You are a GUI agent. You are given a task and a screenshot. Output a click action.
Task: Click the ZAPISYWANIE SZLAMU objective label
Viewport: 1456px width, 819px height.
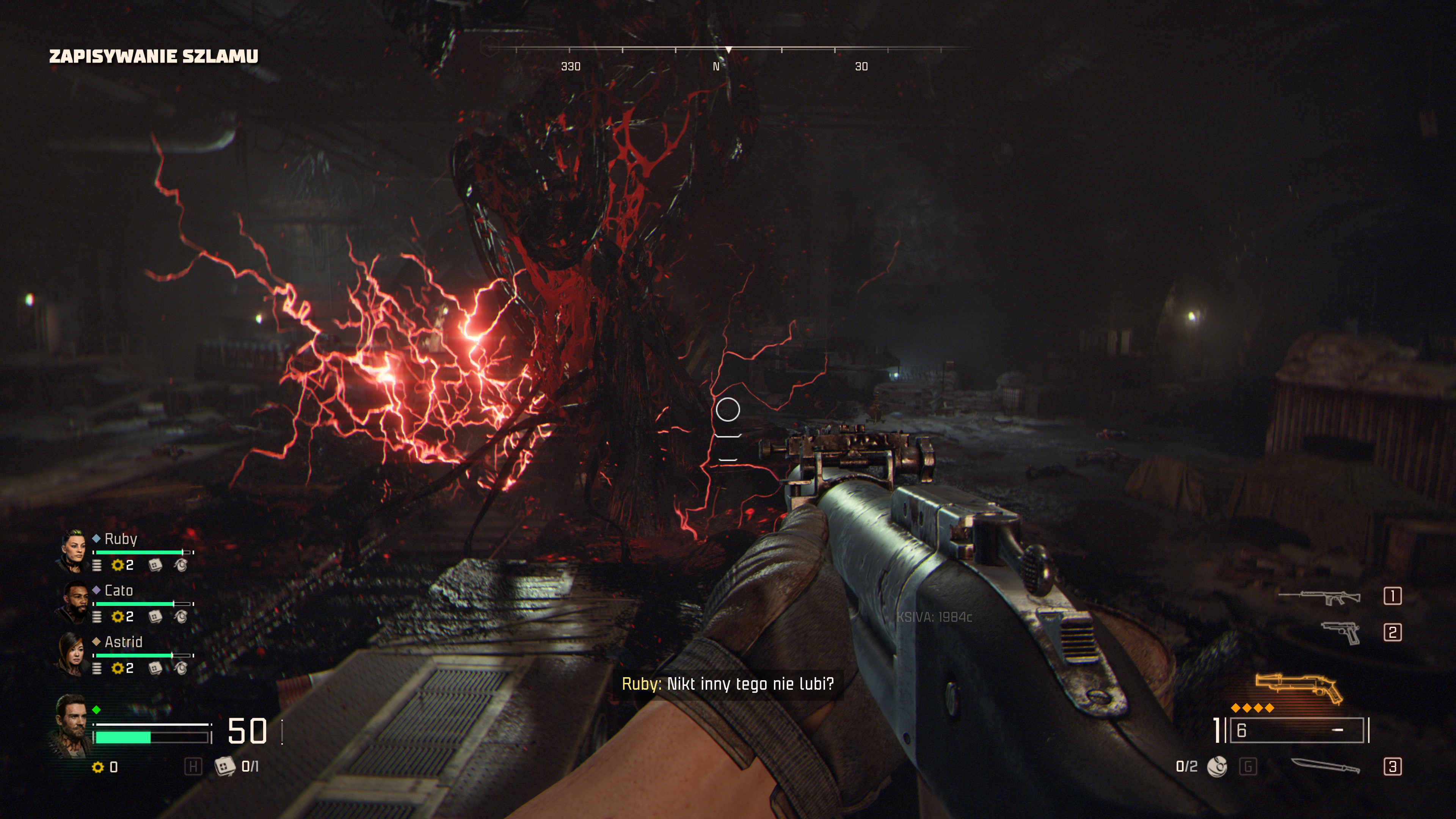[x=154, y=56]
